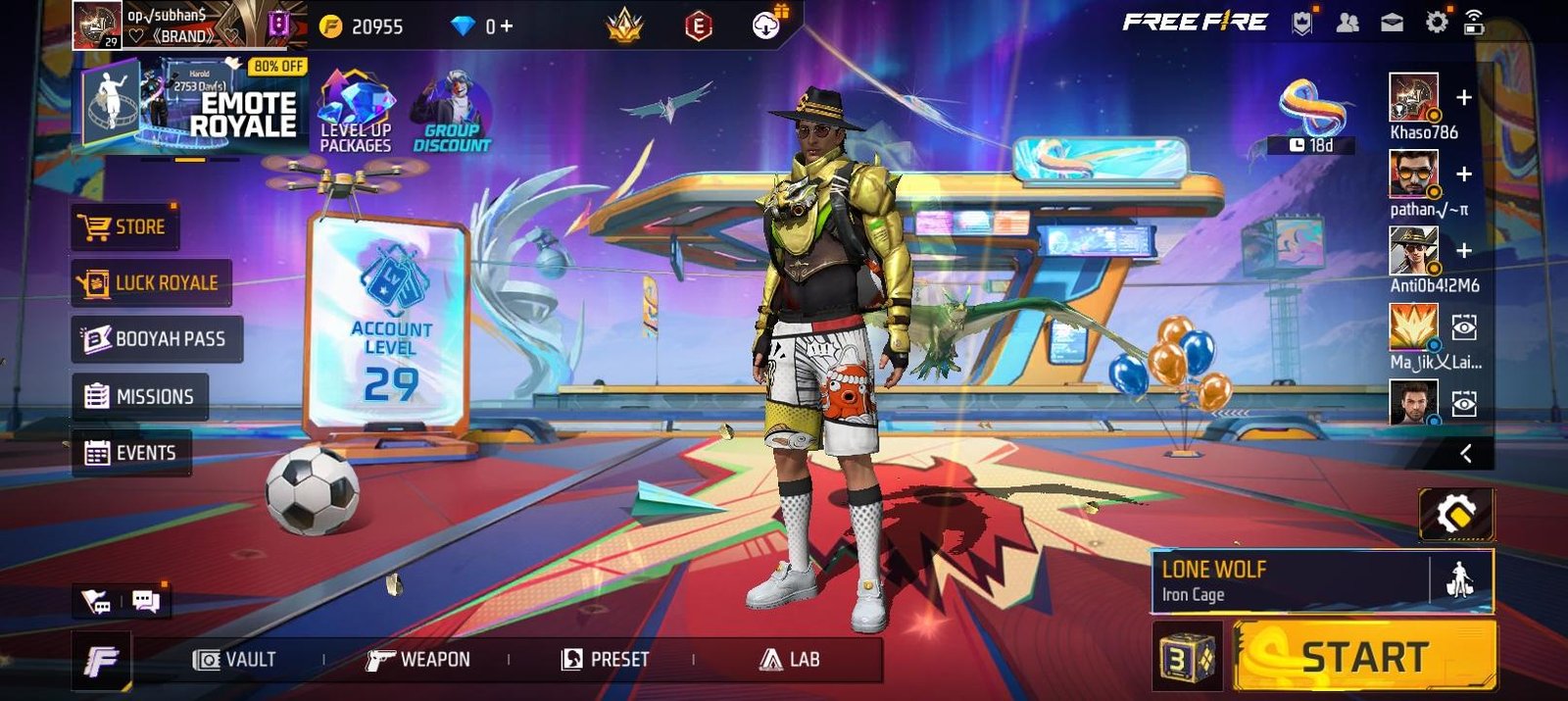Image resolution: width=1568 pixels, height=701 pixels.
Task: Open the Vault tab
Action: (x=235, y=660)
